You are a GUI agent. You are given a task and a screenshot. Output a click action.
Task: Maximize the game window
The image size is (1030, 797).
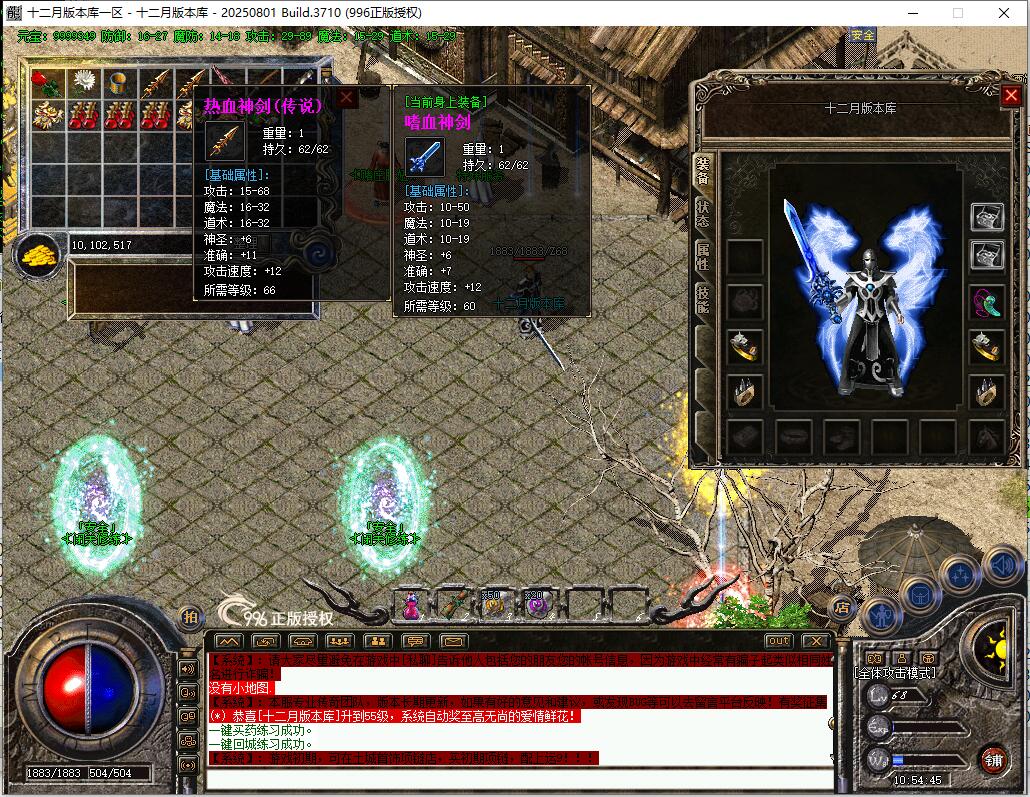[x=957, y=13]
